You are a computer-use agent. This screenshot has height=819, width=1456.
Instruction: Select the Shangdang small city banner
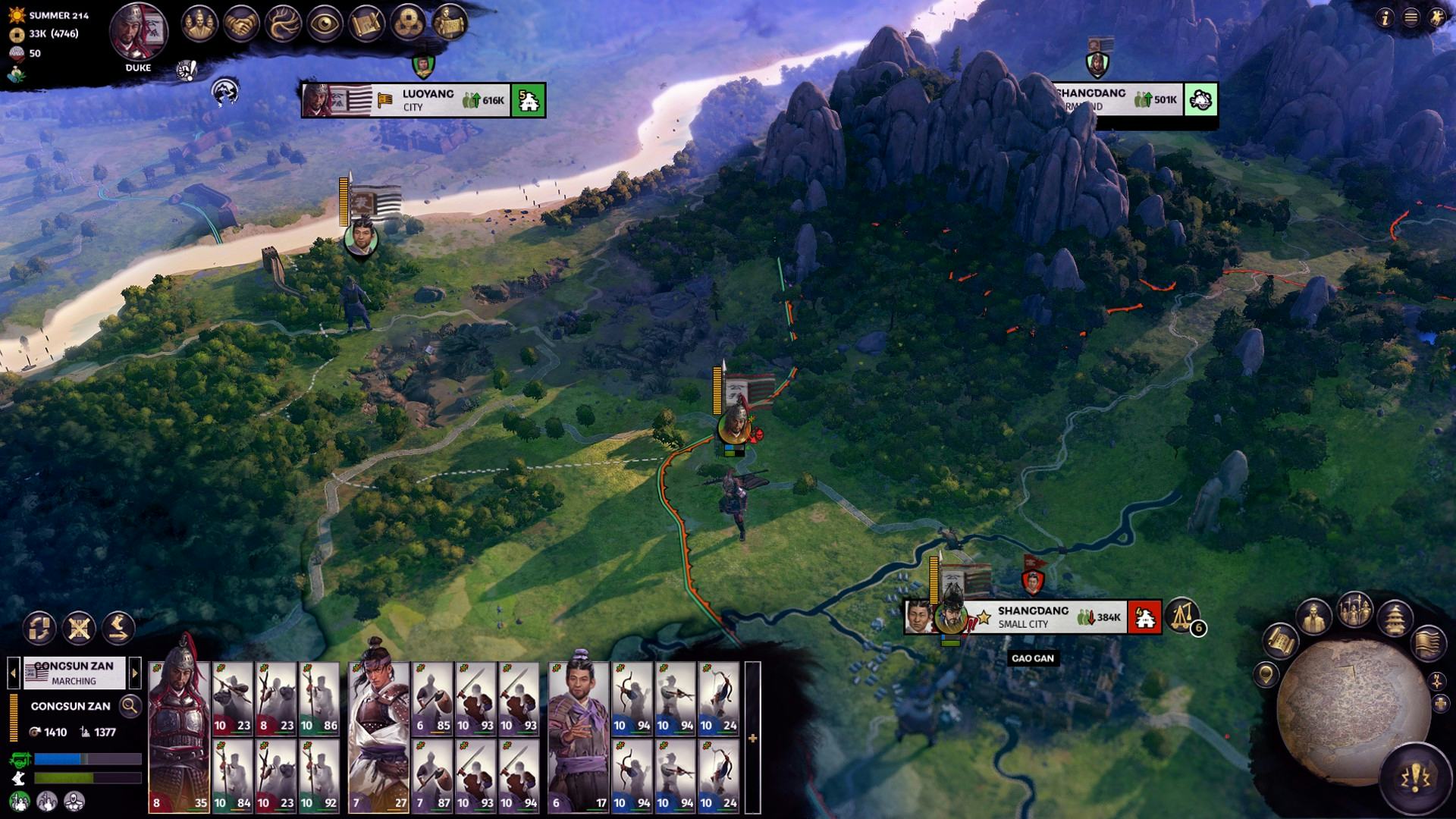pyautogui.click(x=1032, y=617)
